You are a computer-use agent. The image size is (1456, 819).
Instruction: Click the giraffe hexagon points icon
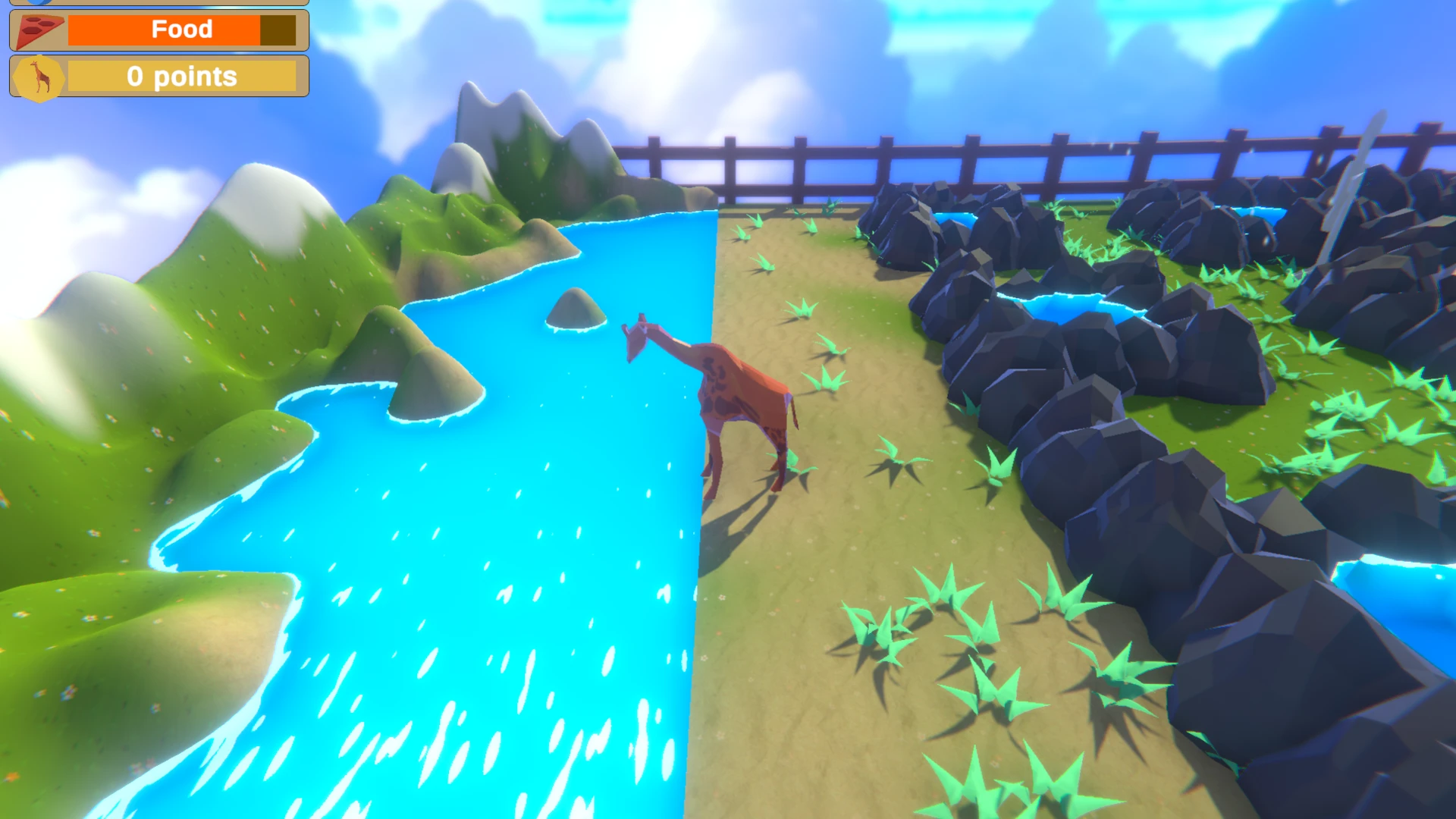click(39, 77)
